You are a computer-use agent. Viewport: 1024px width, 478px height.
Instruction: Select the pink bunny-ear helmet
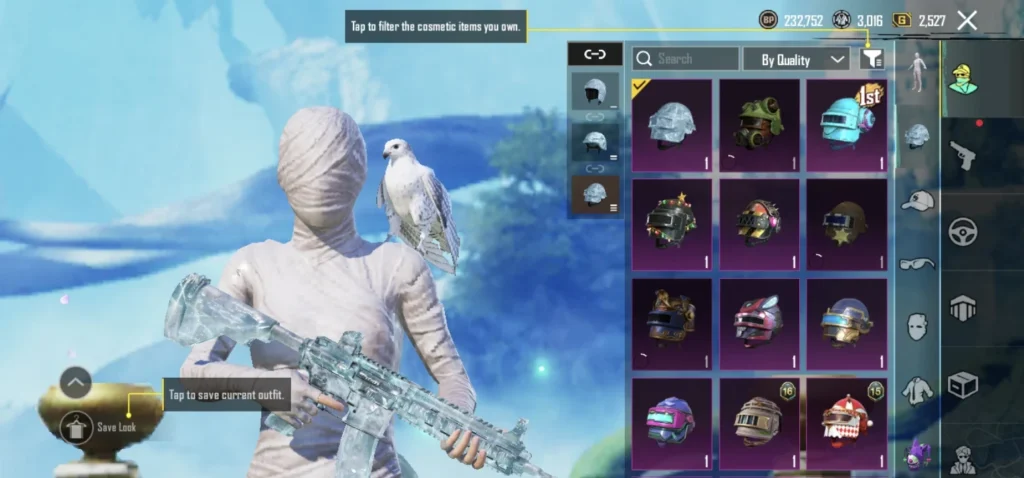pos(759,323)
